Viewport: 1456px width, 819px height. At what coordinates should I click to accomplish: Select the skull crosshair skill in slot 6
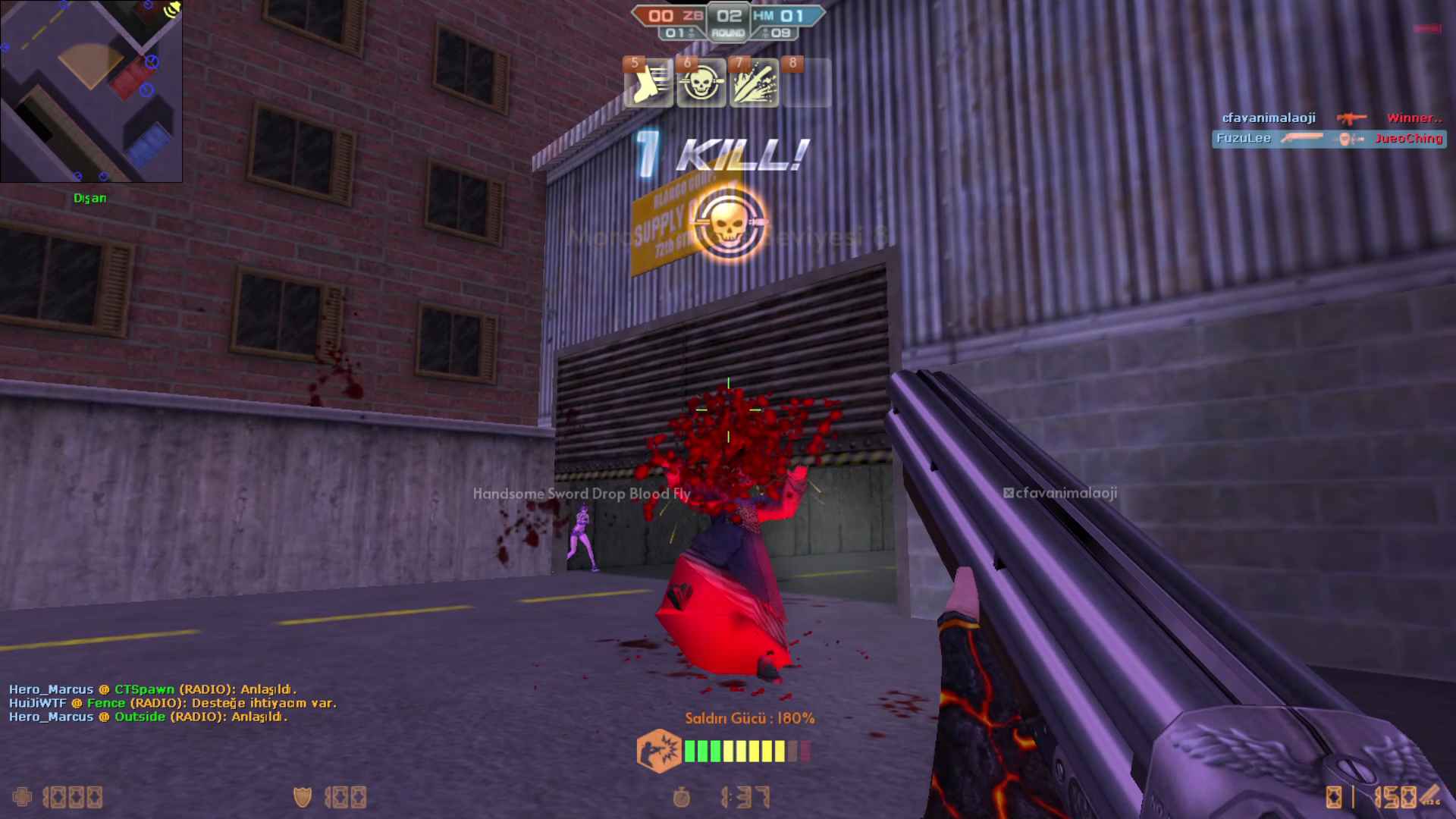tap(701, 83)
